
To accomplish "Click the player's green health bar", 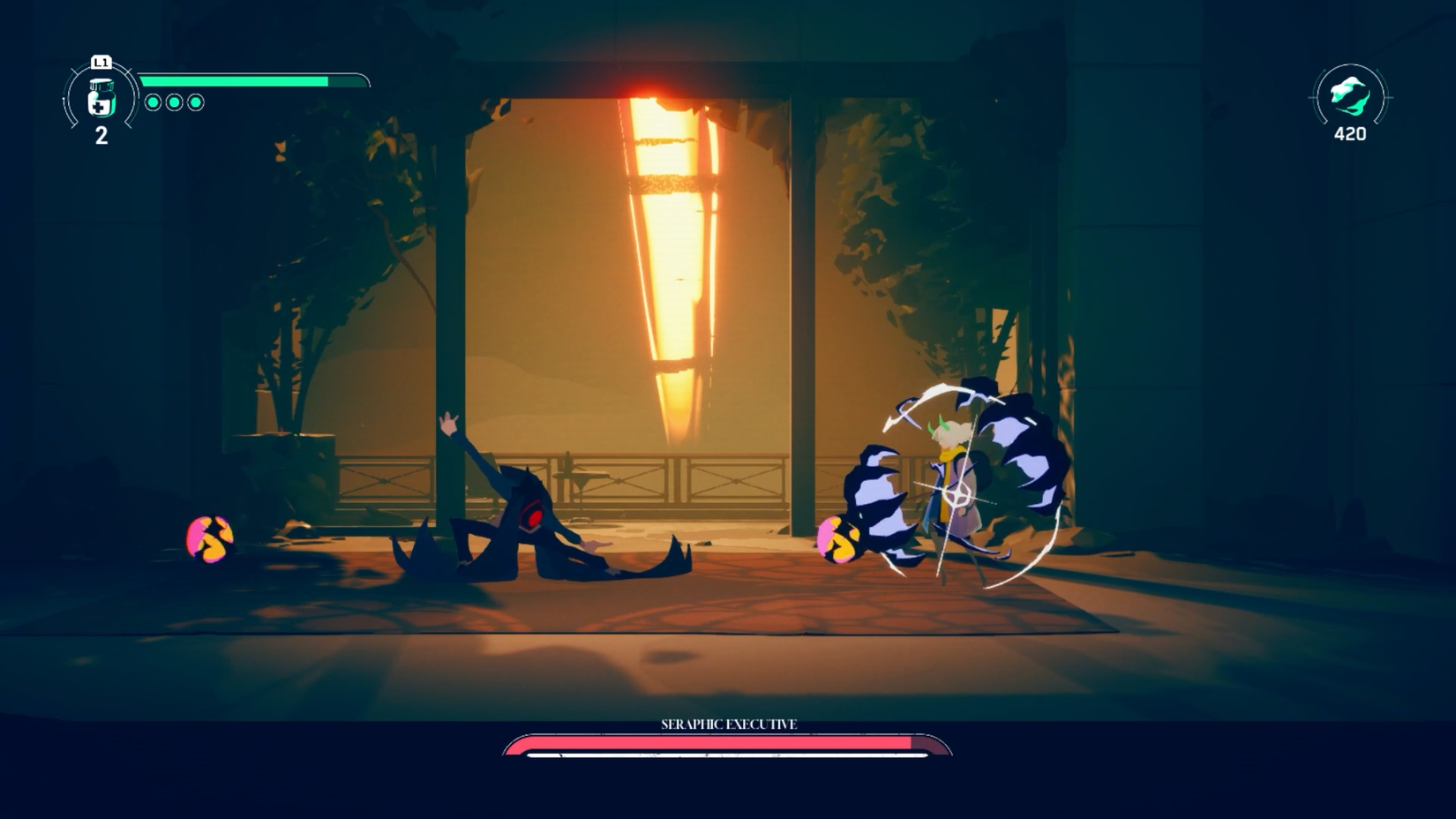I will point(234,79).
